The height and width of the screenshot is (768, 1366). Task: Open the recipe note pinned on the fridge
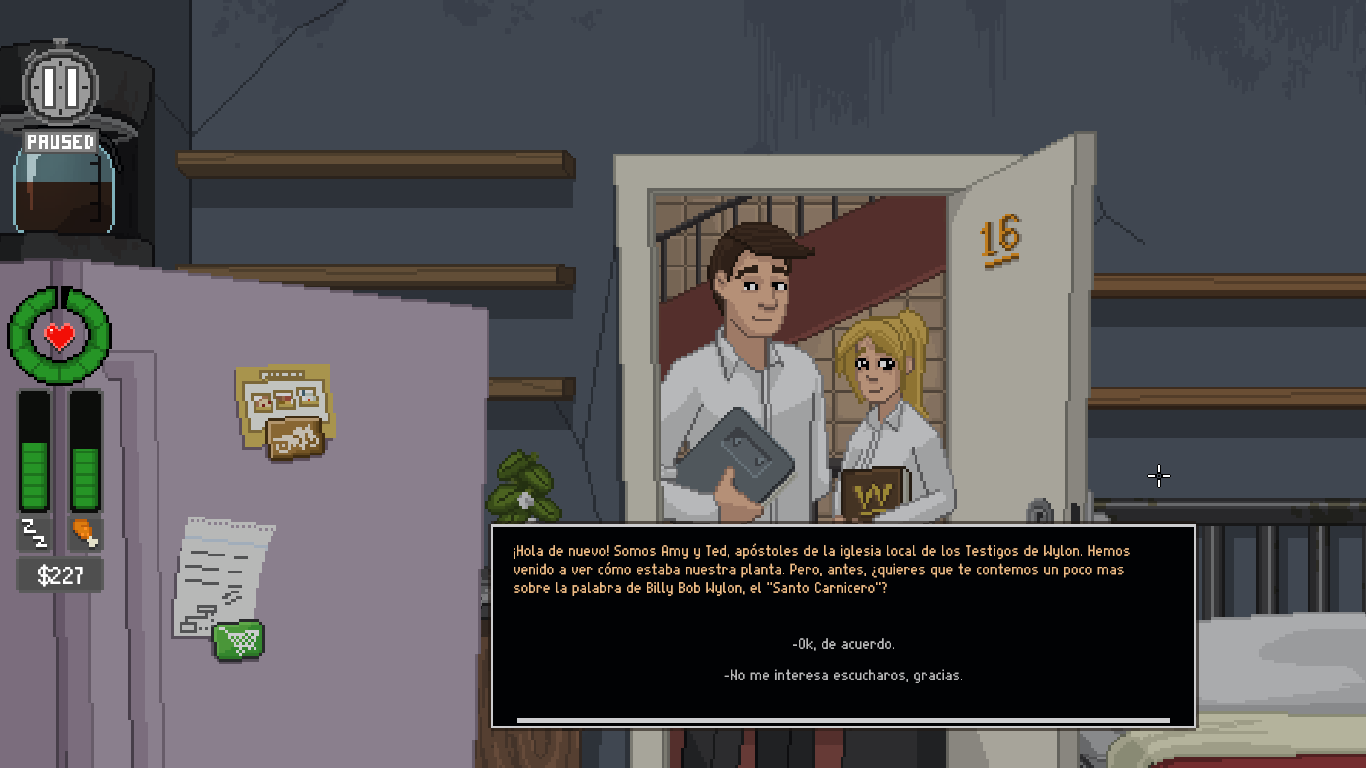coord(283,410)
